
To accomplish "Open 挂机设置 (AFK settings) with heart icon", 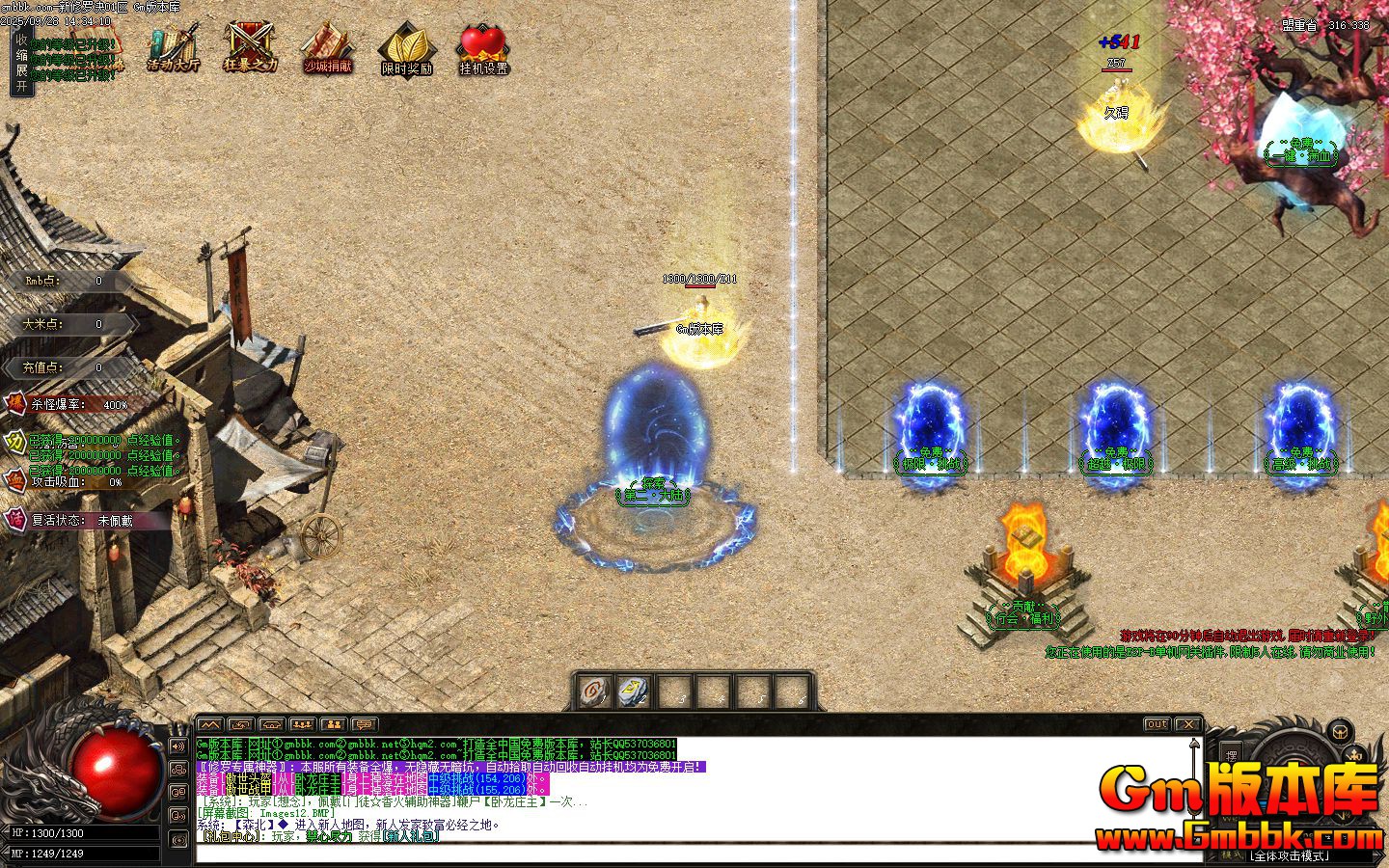I will [482, 46].
